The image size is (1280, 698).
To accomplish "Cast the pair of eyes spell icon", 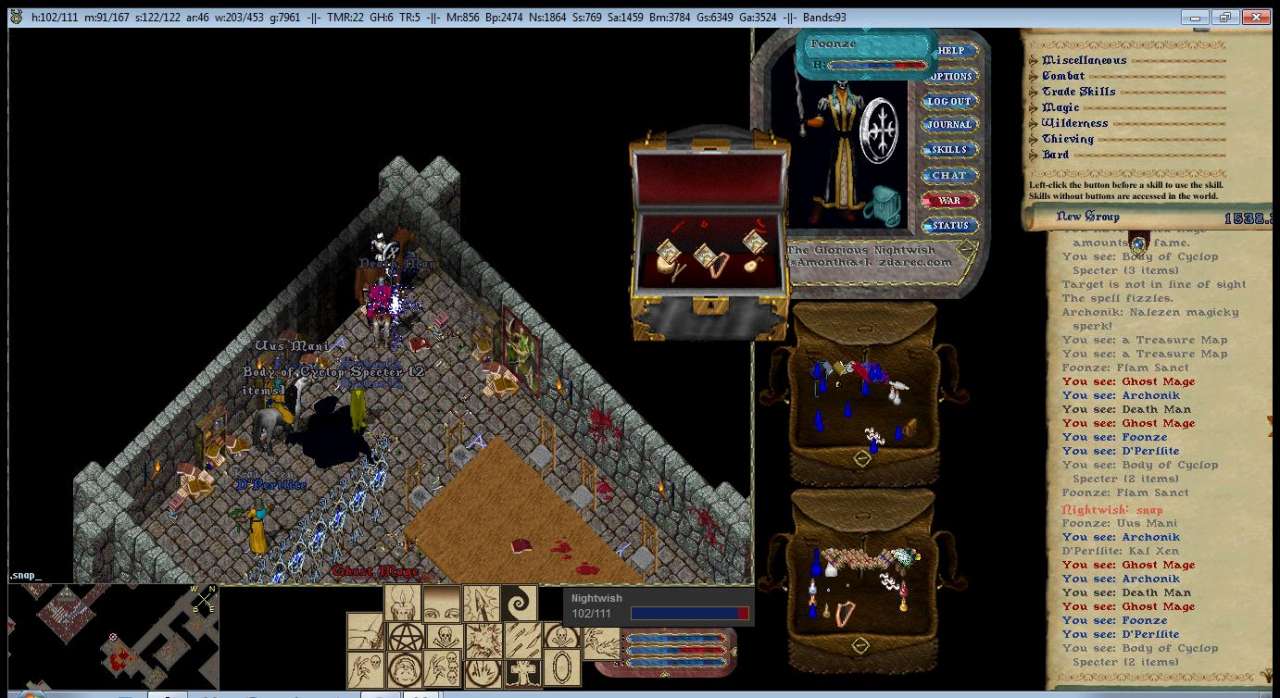I will coord(442,604).
